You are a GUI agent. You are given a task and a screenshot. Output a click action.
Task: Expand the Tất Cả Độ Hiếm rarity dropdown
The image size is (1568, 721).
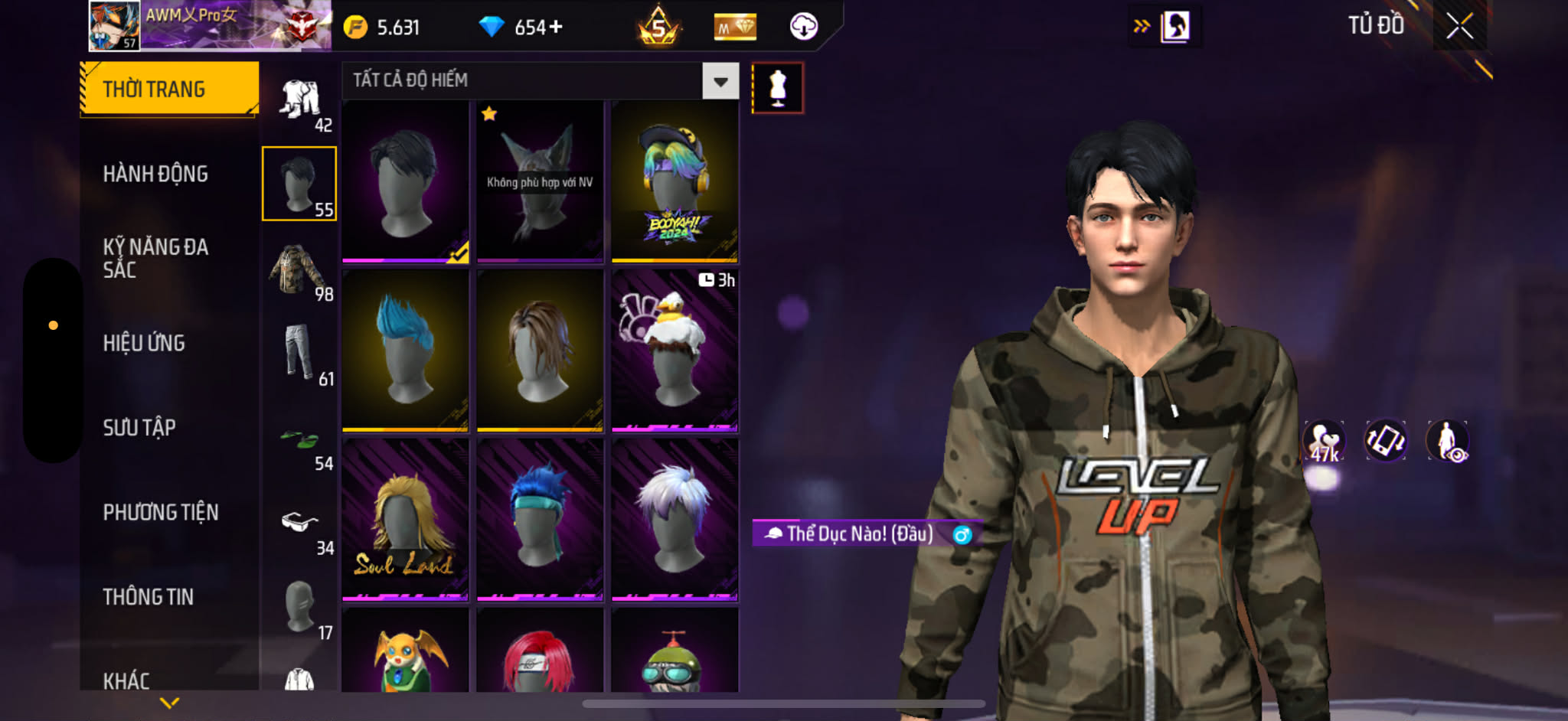720,81
